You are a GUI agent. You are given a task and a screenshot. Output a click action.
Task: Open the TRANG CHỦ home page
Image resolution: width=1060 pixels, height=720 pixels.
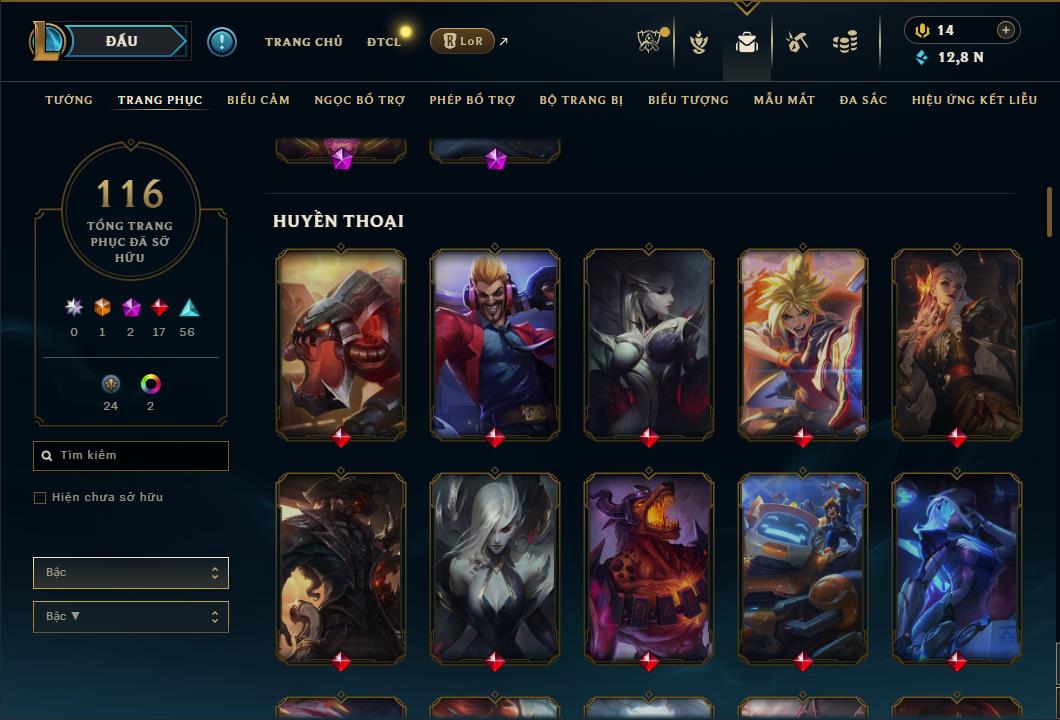pos(303,42)
